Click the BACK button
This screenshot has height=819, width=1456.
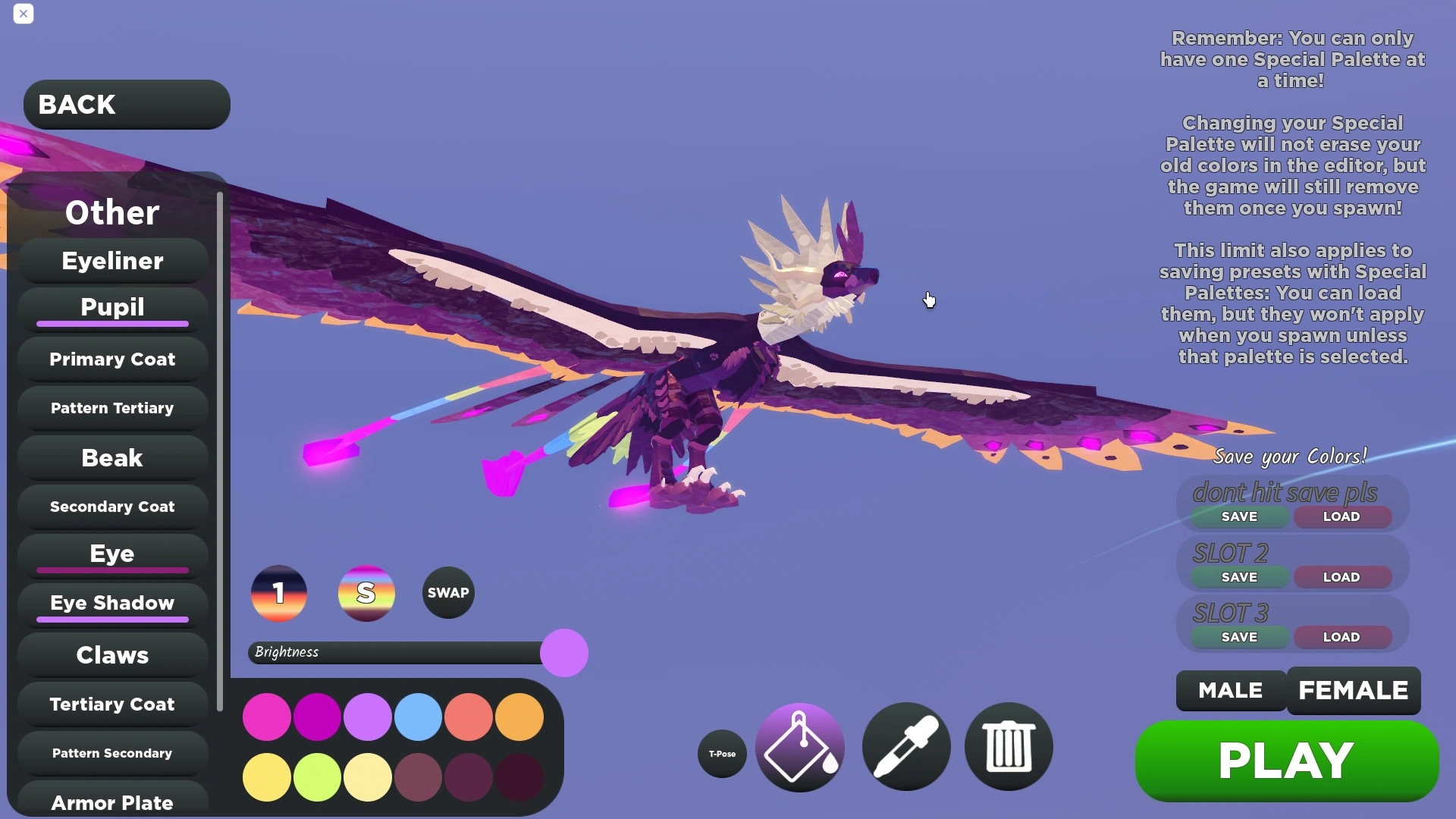(x=126, y=104)
